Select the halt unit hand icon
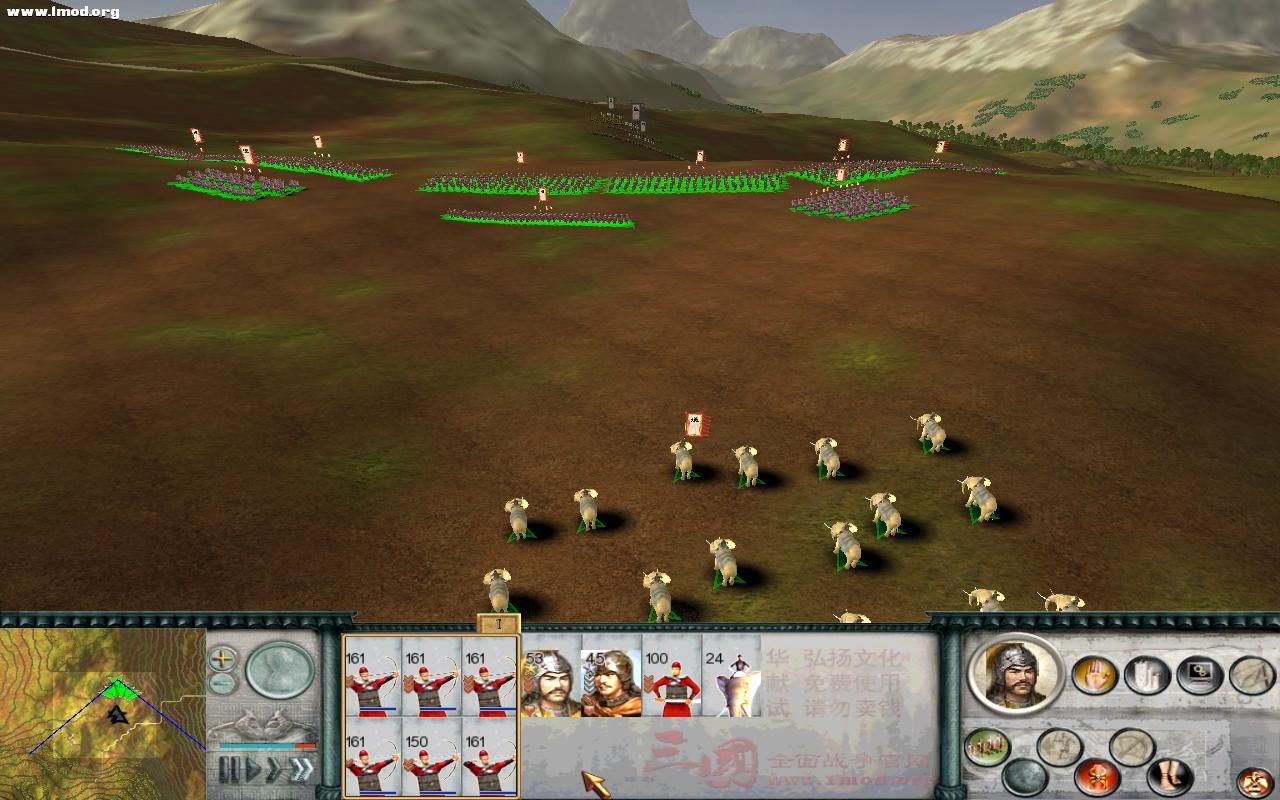This screenshot has width=1280, height=800. point(1095,677)
